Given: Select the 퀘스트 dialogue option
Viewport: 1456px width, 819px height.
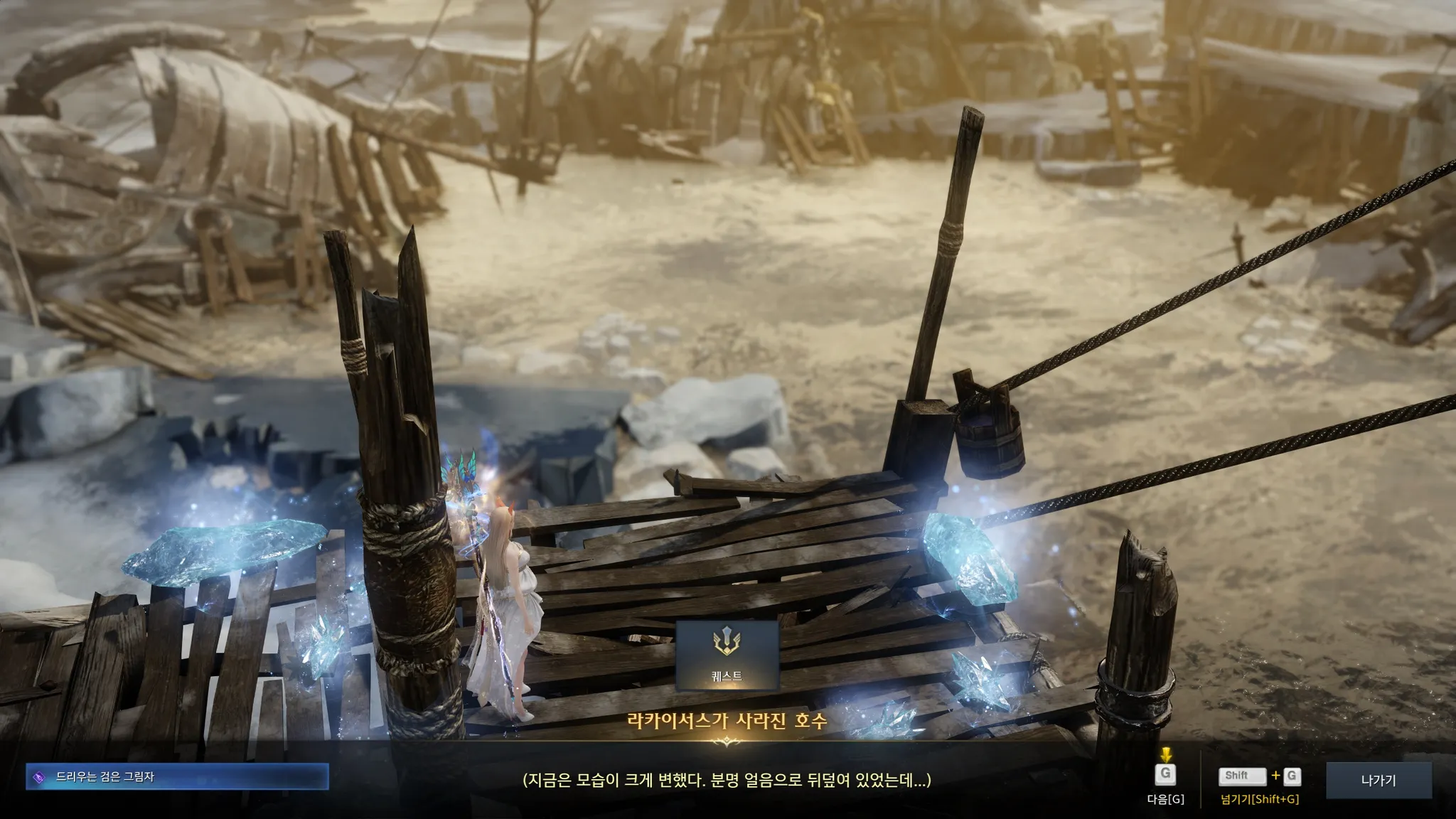Looking at the screenshot, I should click(727, 655).
